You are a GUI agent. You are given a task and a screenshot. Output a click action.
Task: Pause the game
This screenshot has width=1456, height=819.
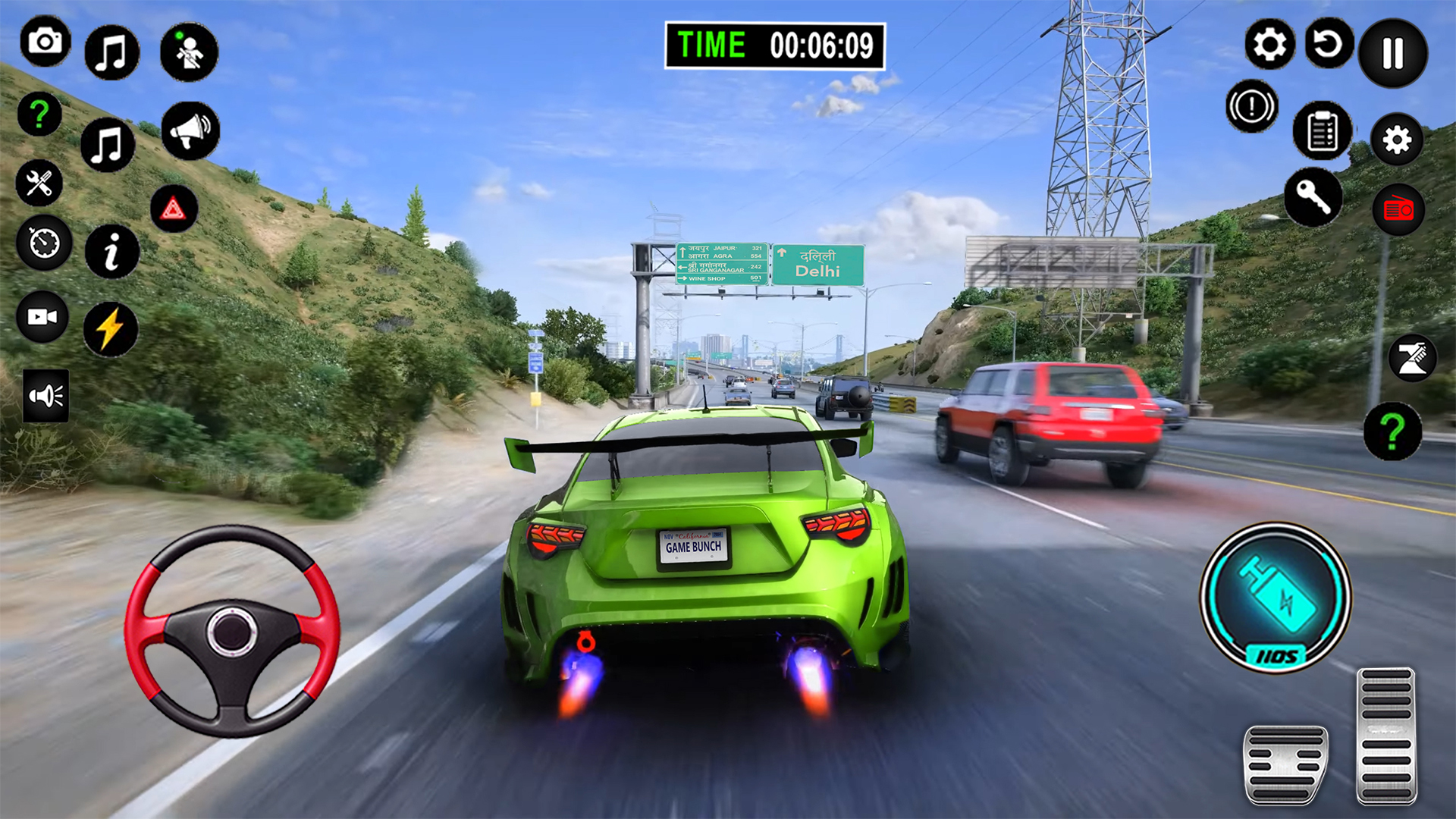click(1393, 53)
